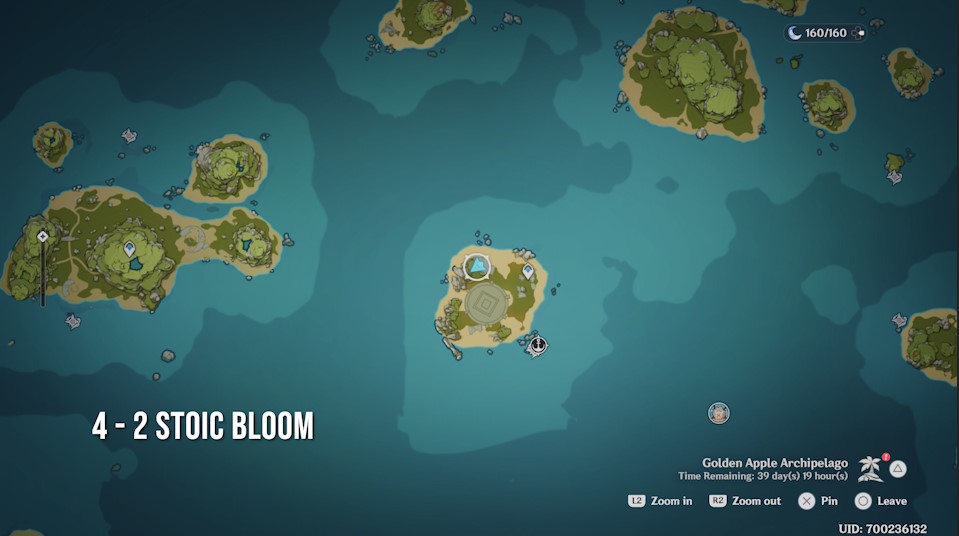Image resolution: width=959 pixels, height=536 pixels.
Task: Open the blue triangle domain marker
Action: click(478, 267)
